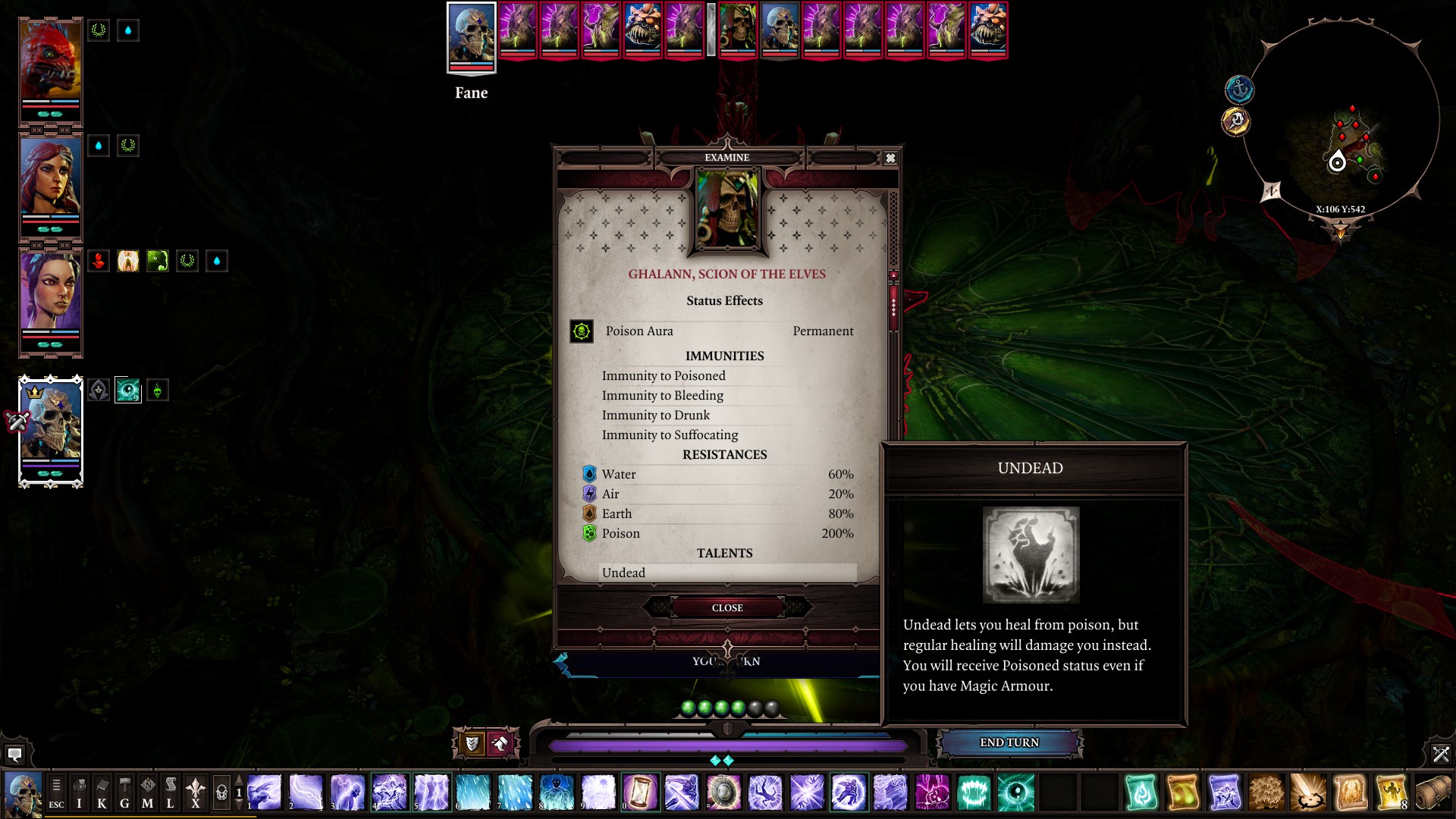Viewport: 1456px width, 819px height.
Task: Click the anchor waypoint icon near minimap
Action: [x=1239, y=89]
